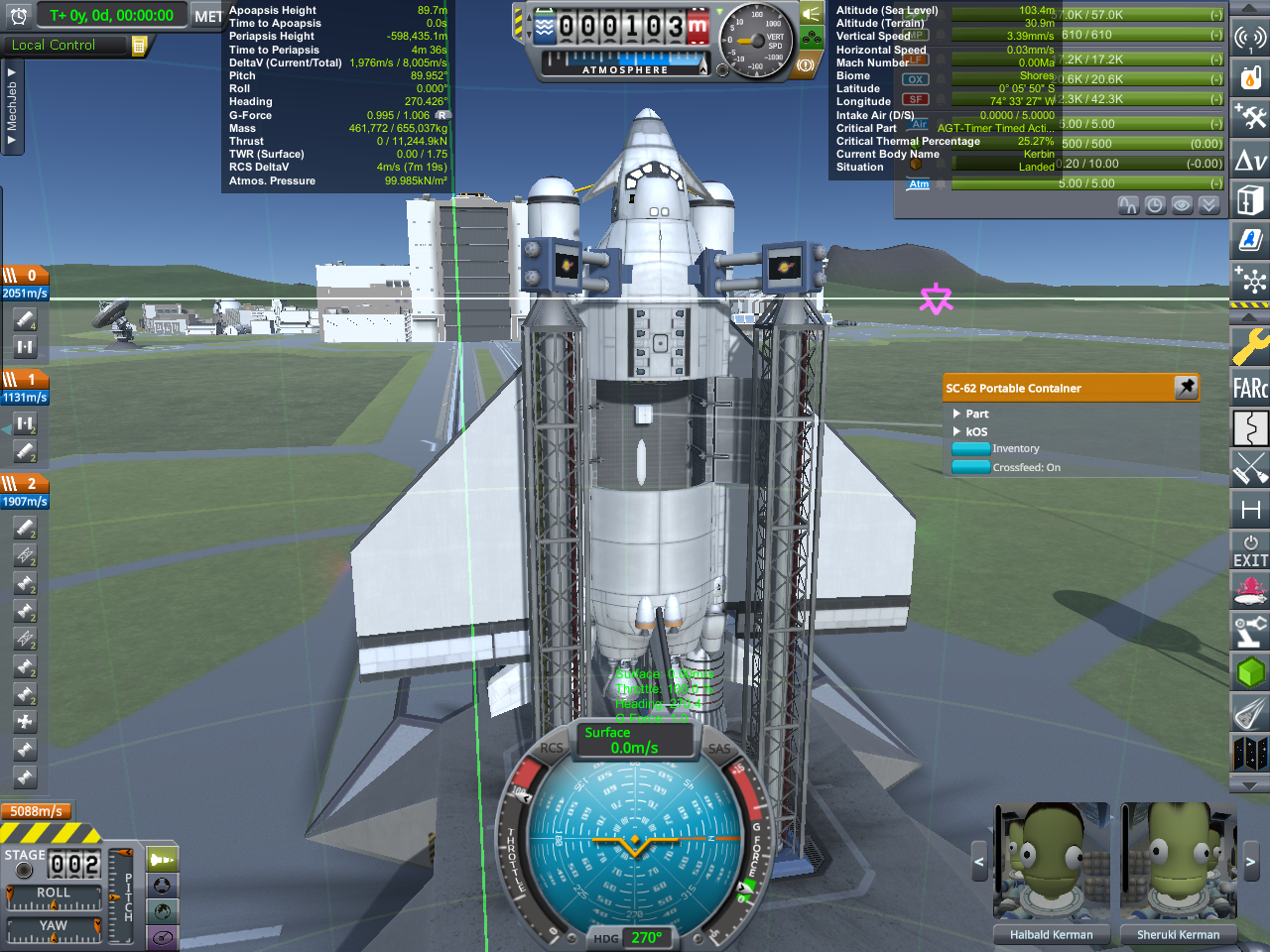Screen dimensions: 1270x952
Task: Select Halbald Kerman's portrait
Action: pos(1051,861)
